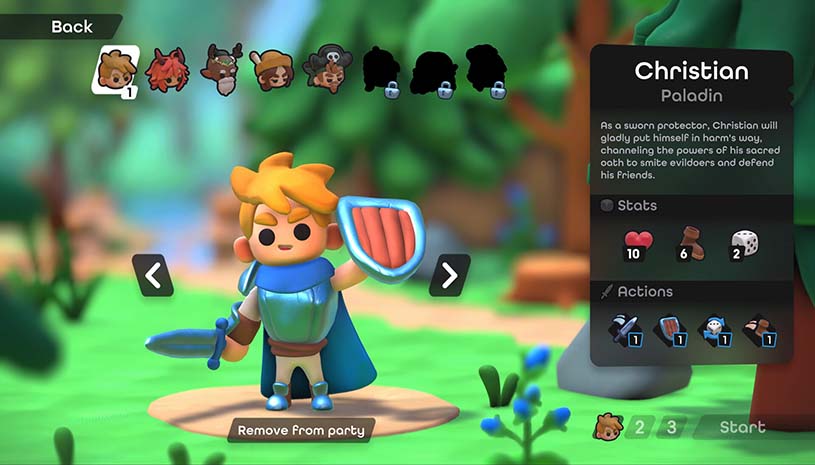
Task: Inspect the fist punch action icon
Action: (x=761, y=331)
